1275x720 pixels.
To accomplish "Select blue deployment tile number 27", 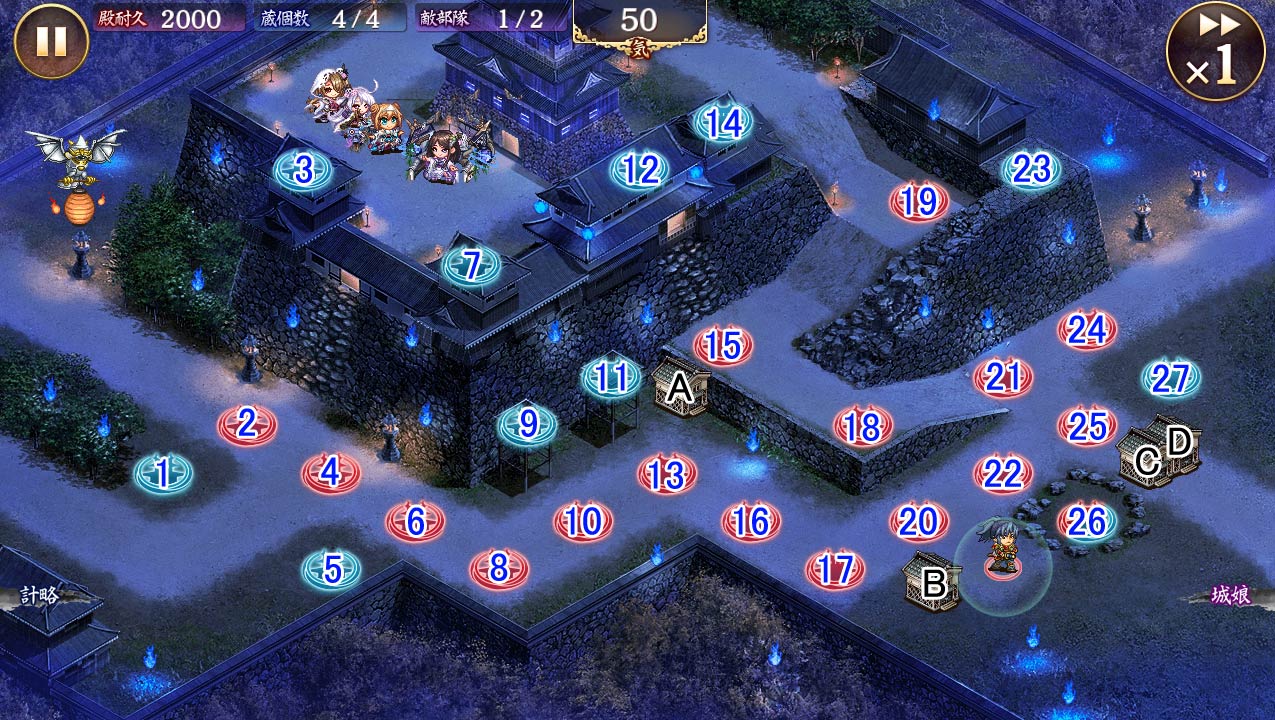I will [1170, 379].
